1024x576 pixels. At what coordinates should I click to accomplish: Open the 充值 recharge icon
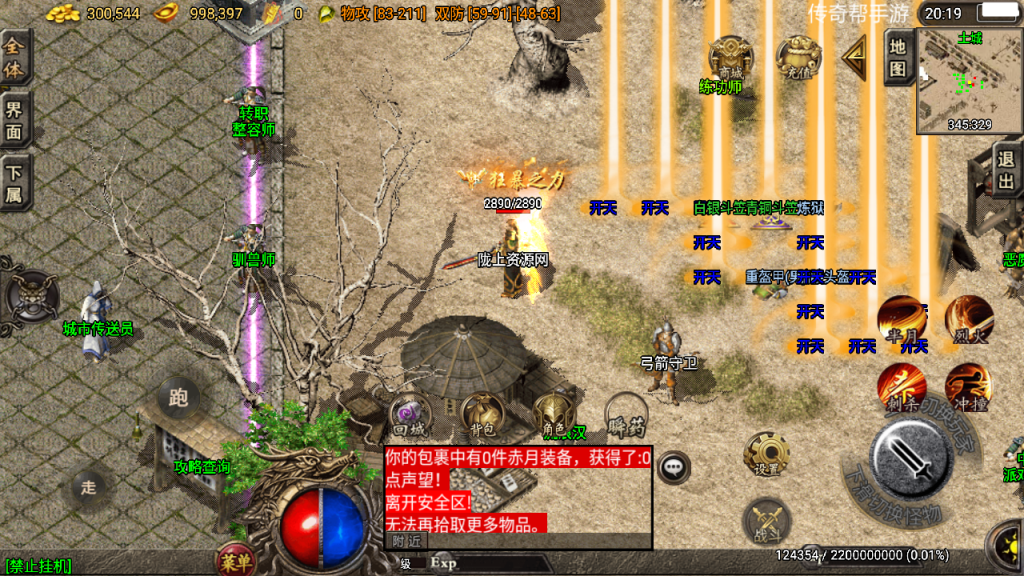point(798,58)
